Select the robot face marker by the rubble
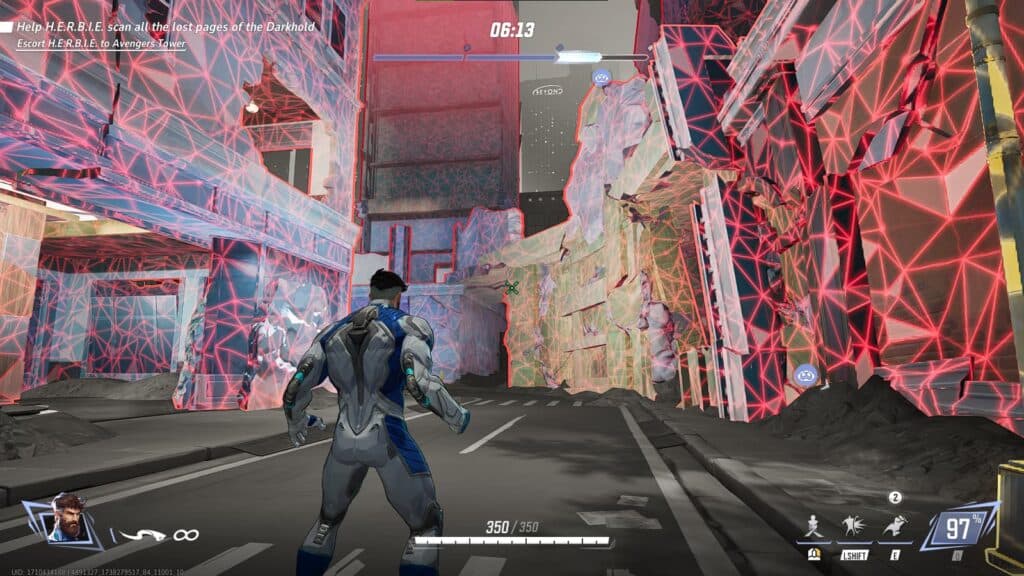This screenshot has width=1024, height=576. coord(807,375)
